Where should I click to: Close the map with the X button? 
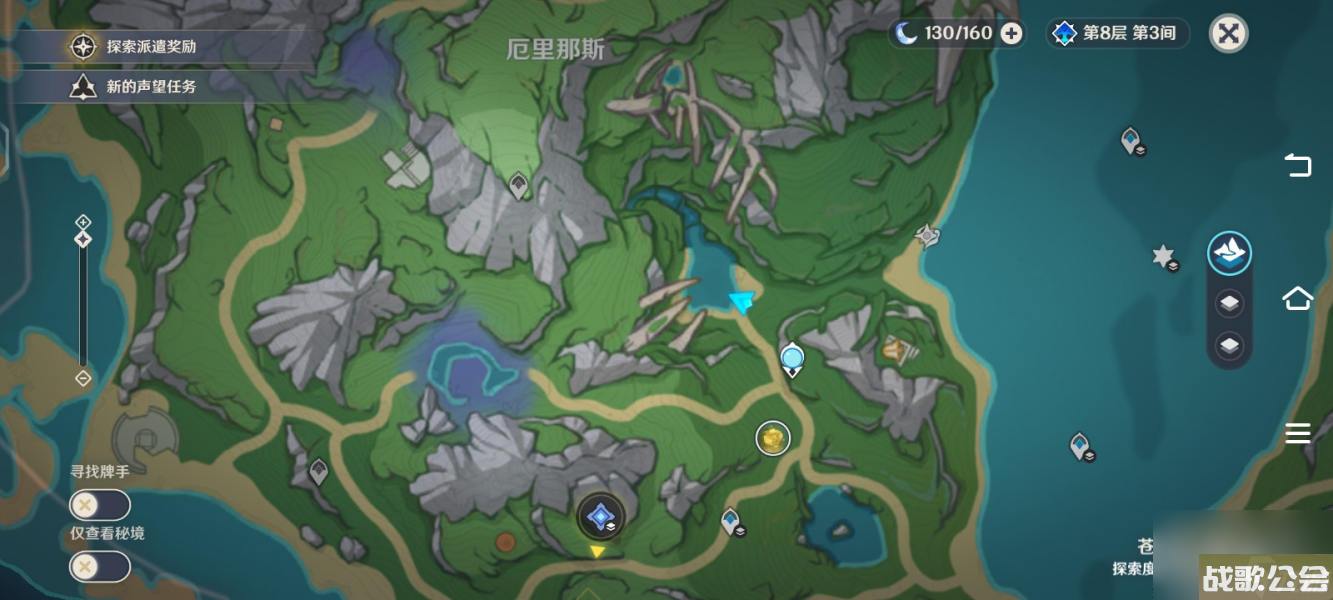click(x=1228, y=33)
